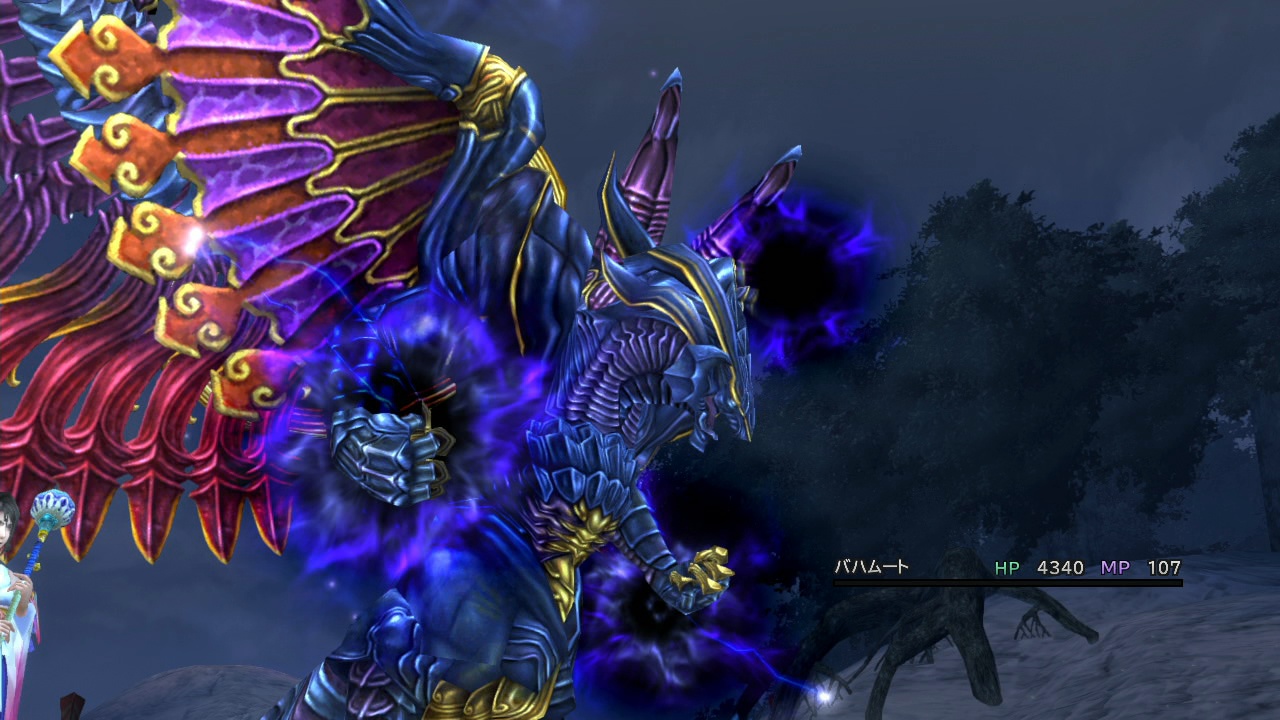Viewport: 1280px width, 720px height.
Task: Click Bahamut's purple membrane wing
Action: click(x=300, y=120)
